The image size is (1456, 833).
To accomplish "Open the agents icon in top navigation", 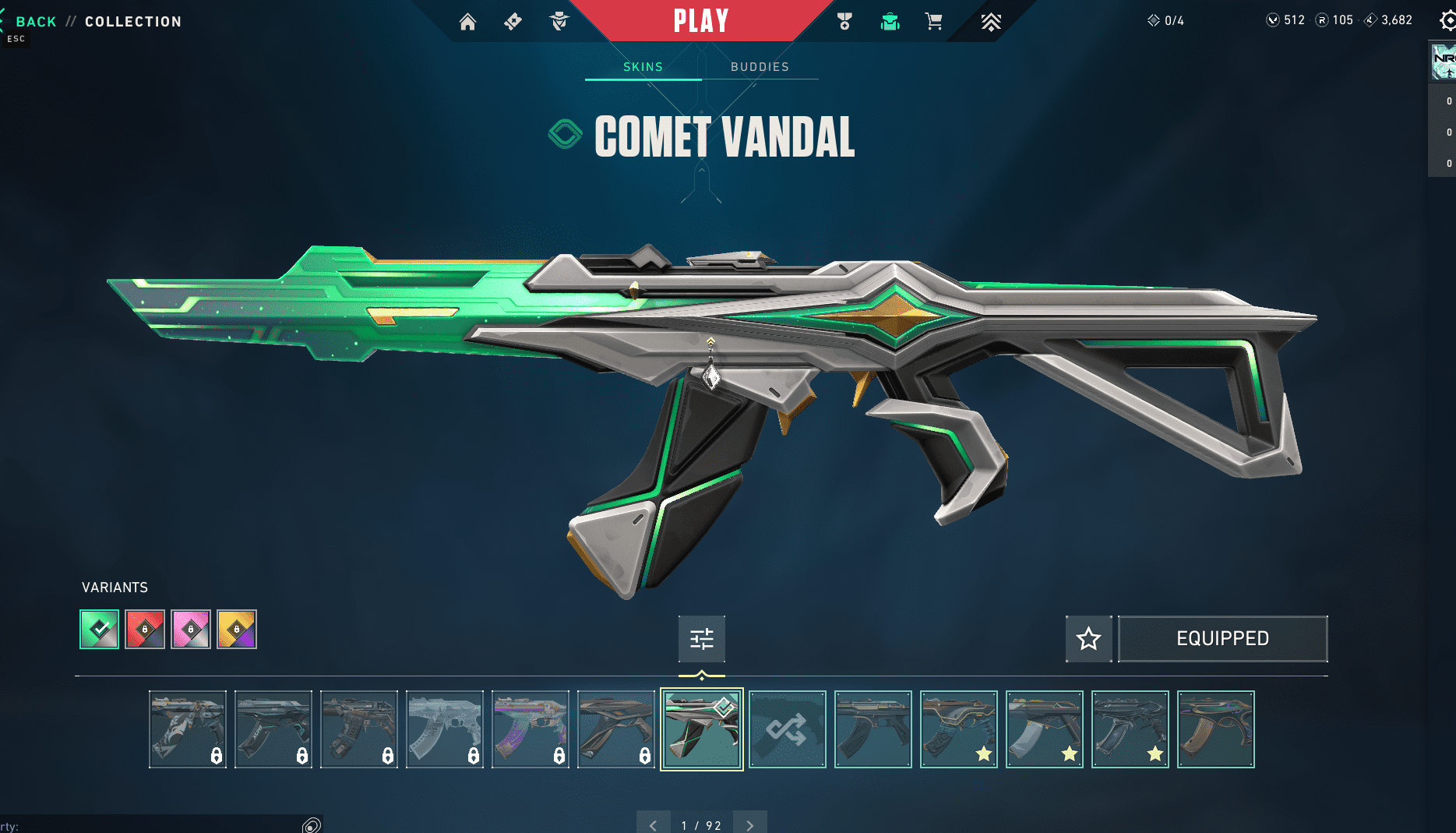I will [559, 22].
